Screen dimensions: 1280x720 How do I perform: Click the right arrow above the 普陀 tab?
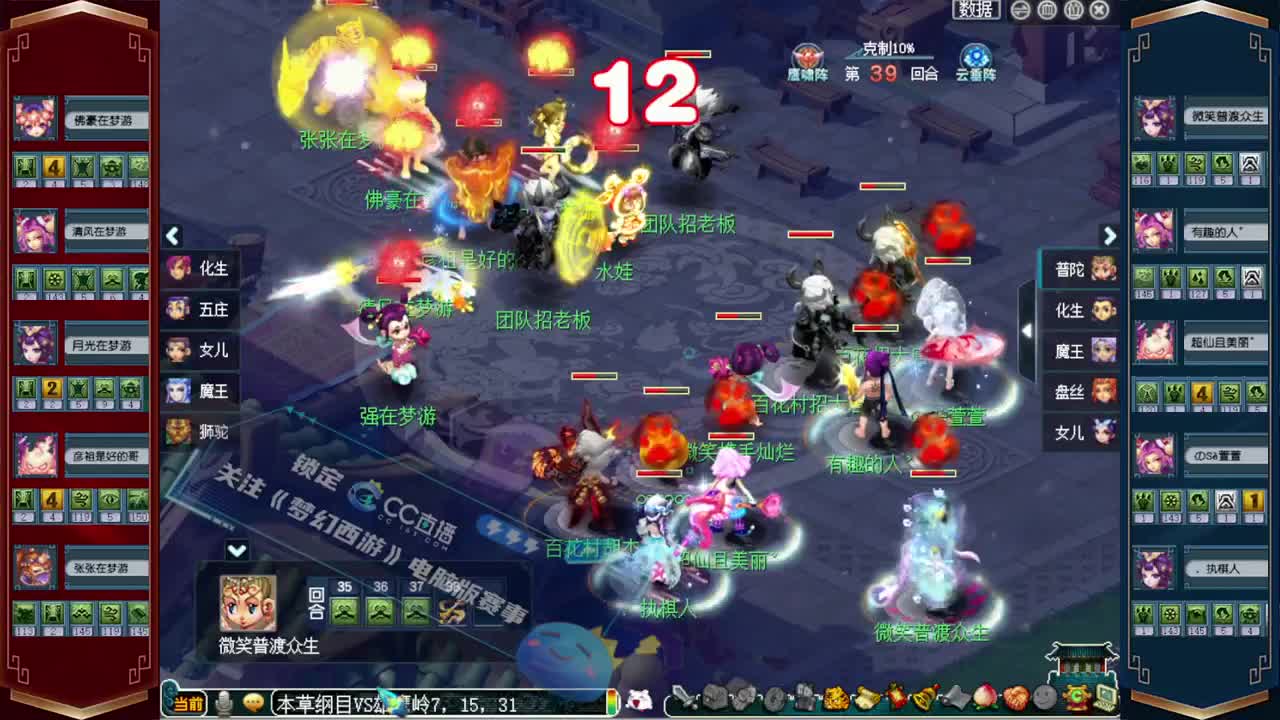tap(1110, 237)
